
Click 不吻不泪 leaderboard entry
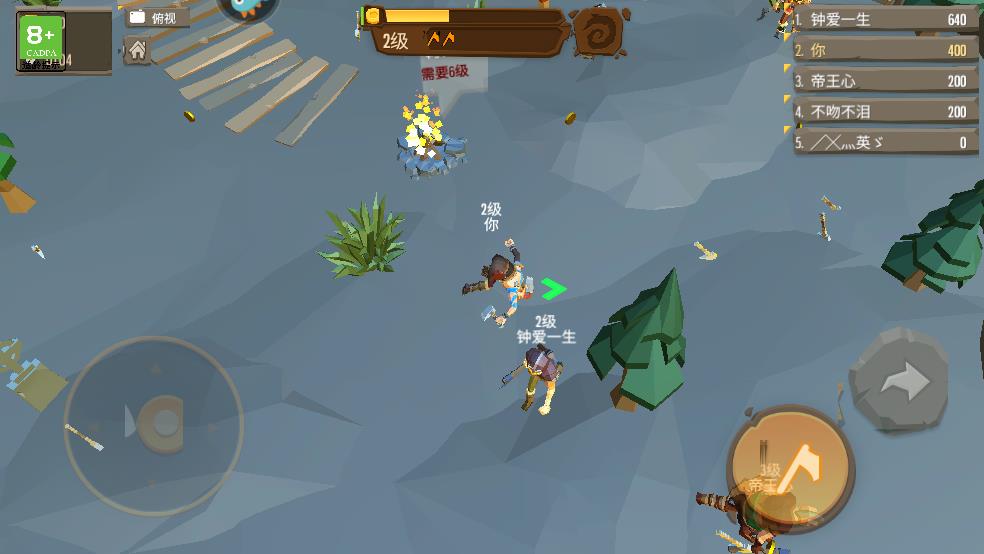(x=886, y=112)
